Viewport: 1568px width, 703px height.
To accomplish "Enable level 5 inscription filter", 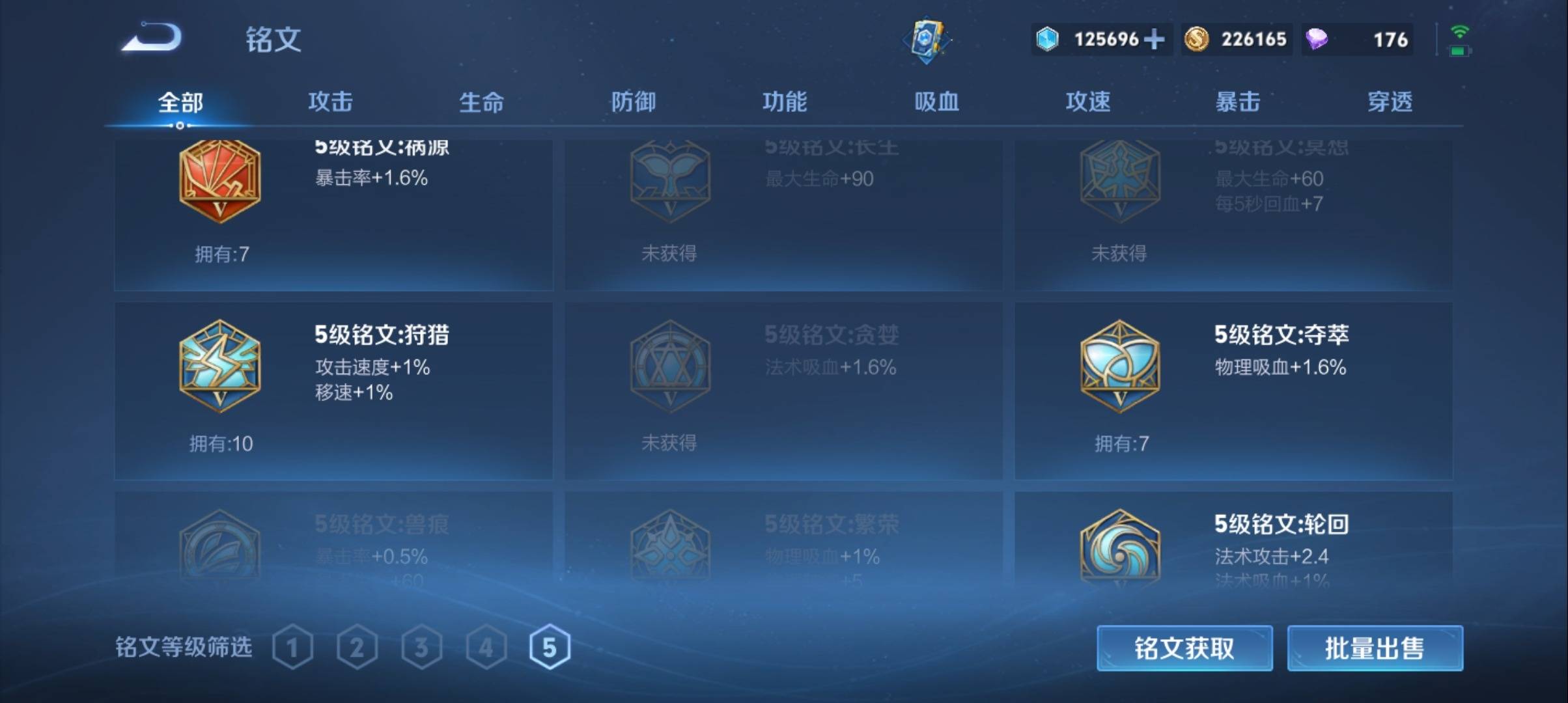I will pyautogui.click(x=550, y=646).
